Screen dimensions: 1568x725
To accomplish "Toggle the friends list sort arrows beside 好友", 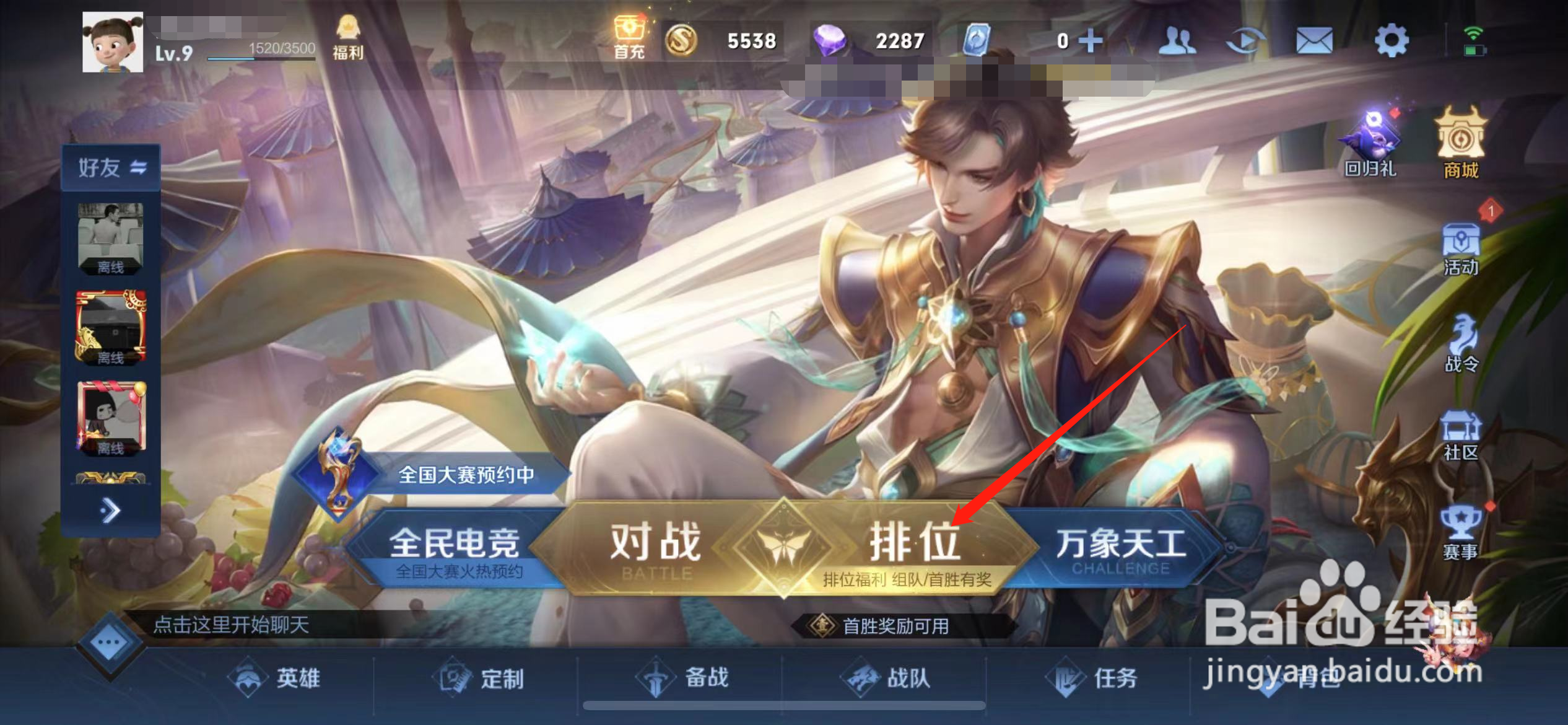I will [139, 166].
